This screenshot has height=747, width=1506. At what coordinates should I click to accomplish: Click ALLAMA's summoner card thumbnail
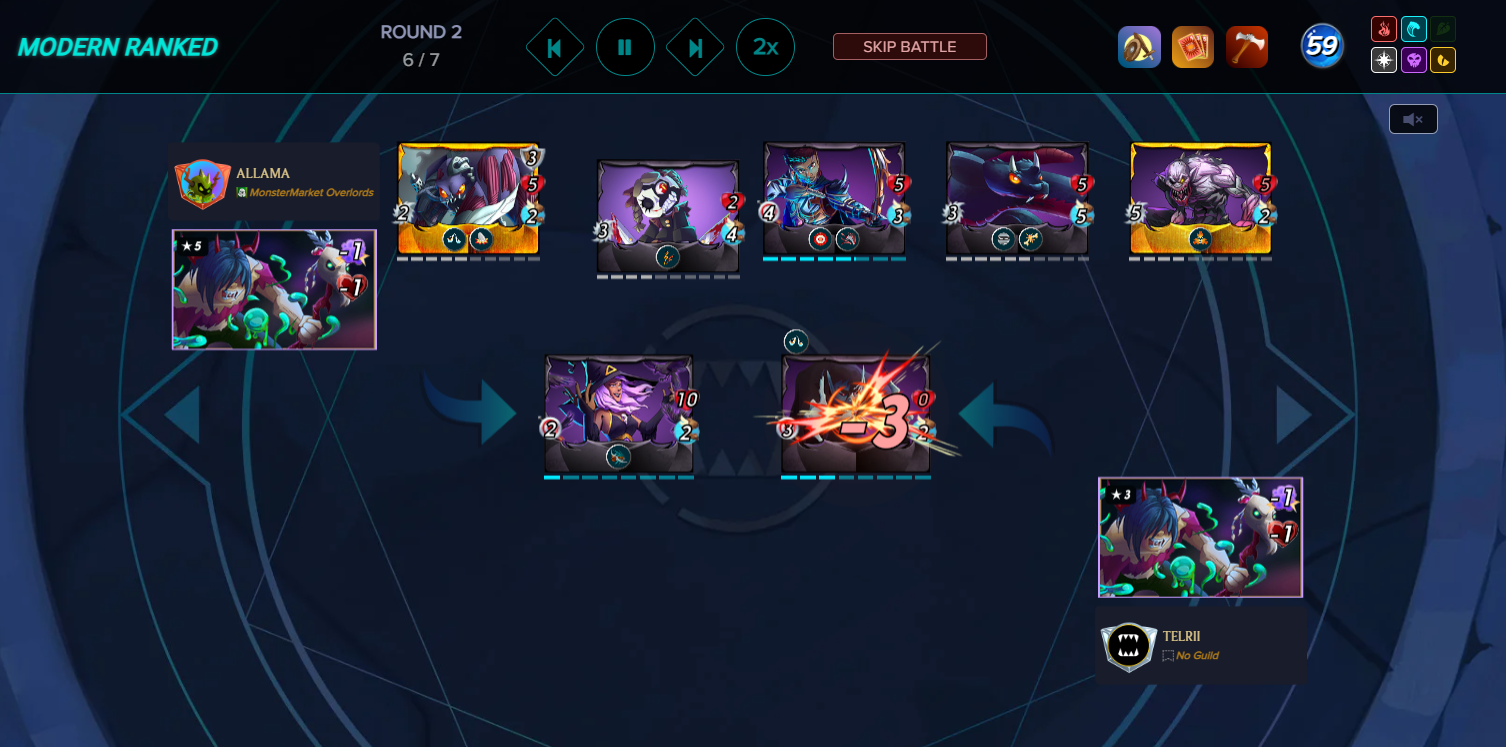click(273, 290)
